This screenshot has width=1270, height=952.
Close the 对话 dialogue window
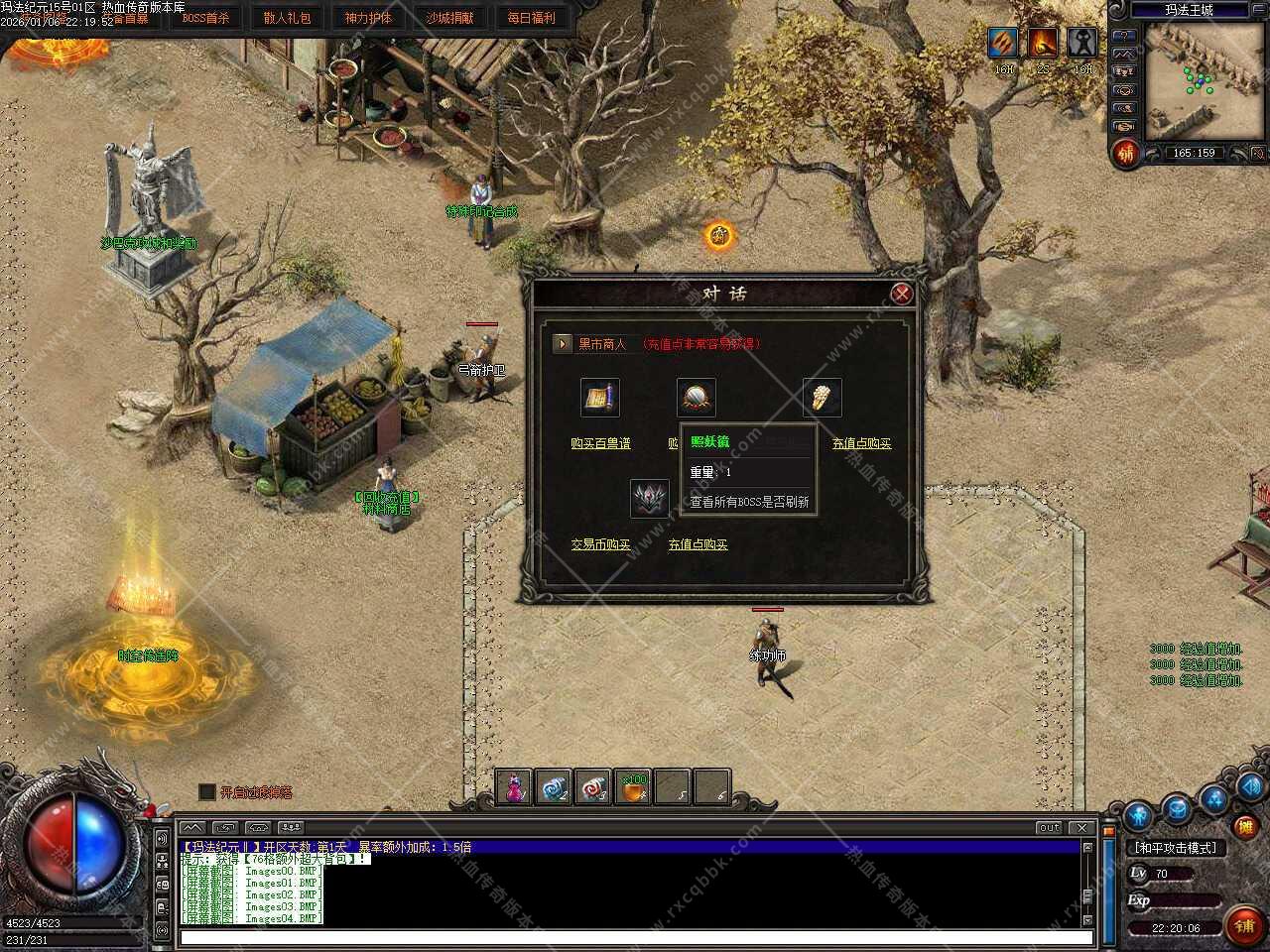(x=901, y=294)
